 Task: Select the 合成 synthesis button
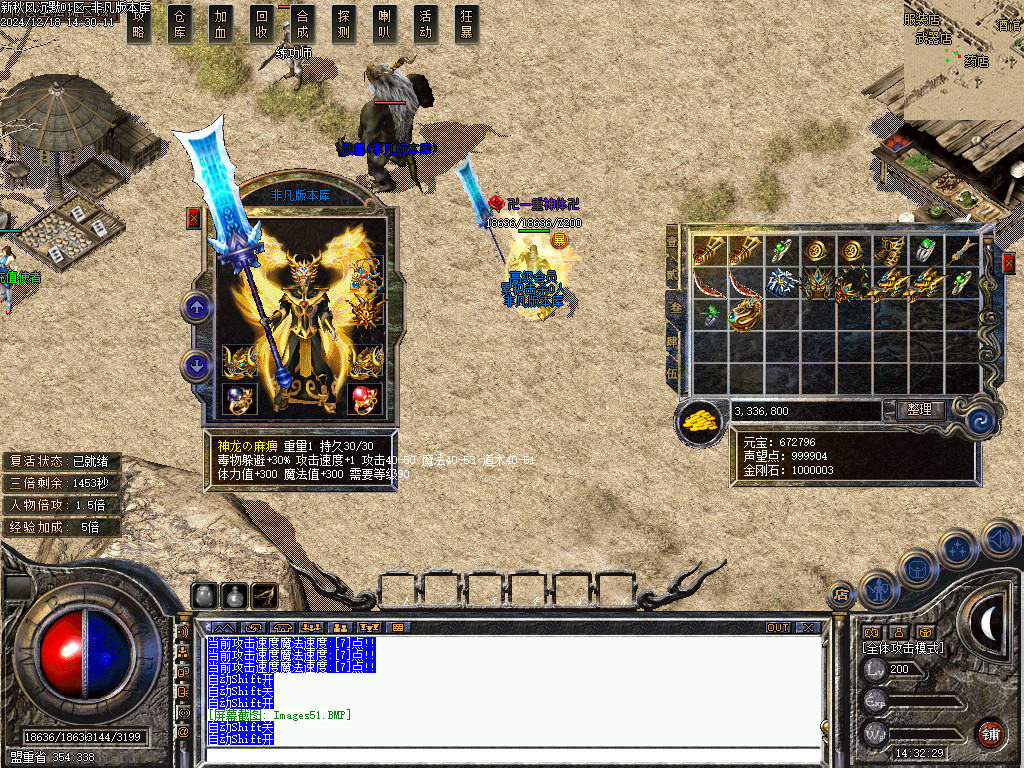click(x=303, y=24)
